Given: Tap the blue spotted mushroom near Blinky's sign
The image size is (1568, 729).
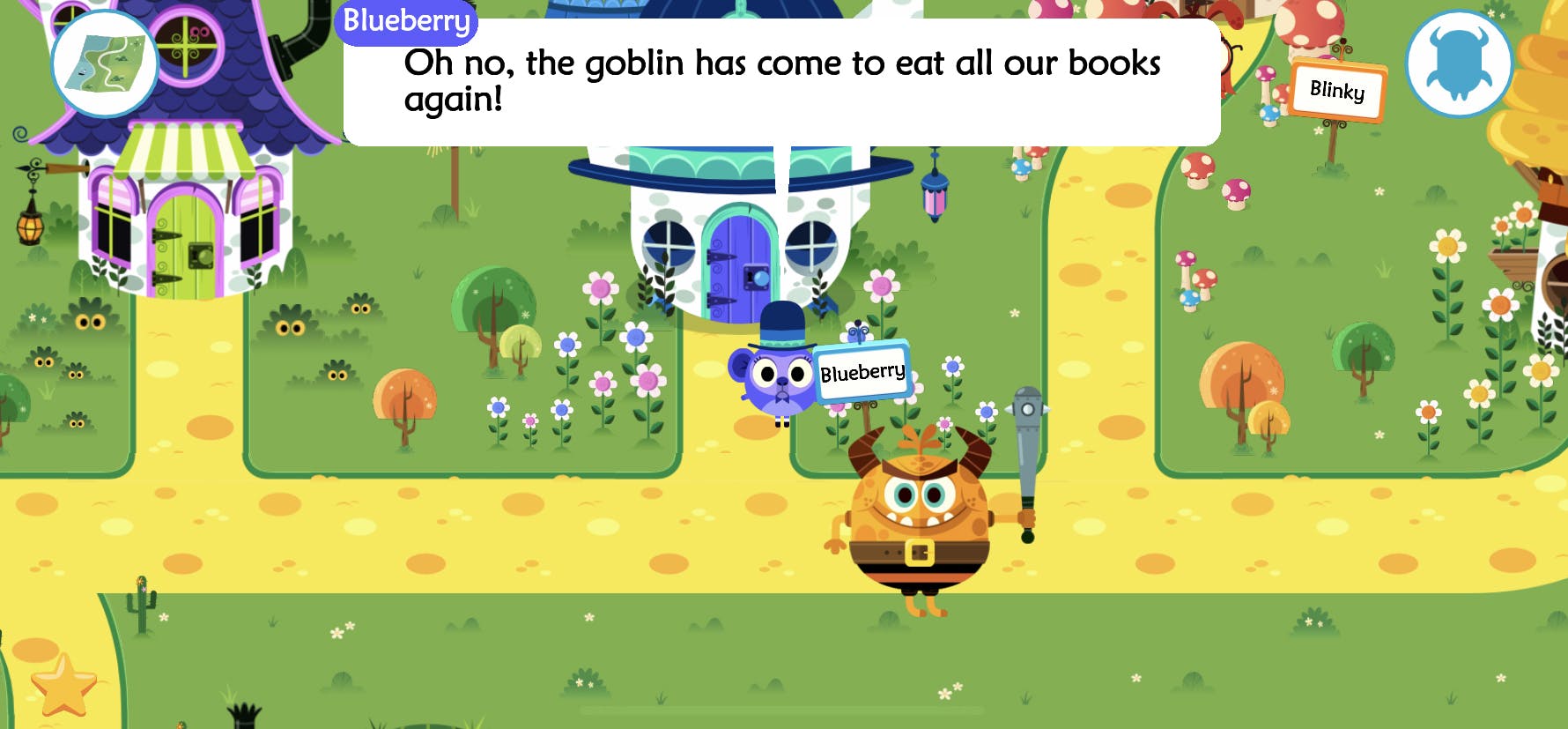Looking at the screenshot, I should 1270,114.
